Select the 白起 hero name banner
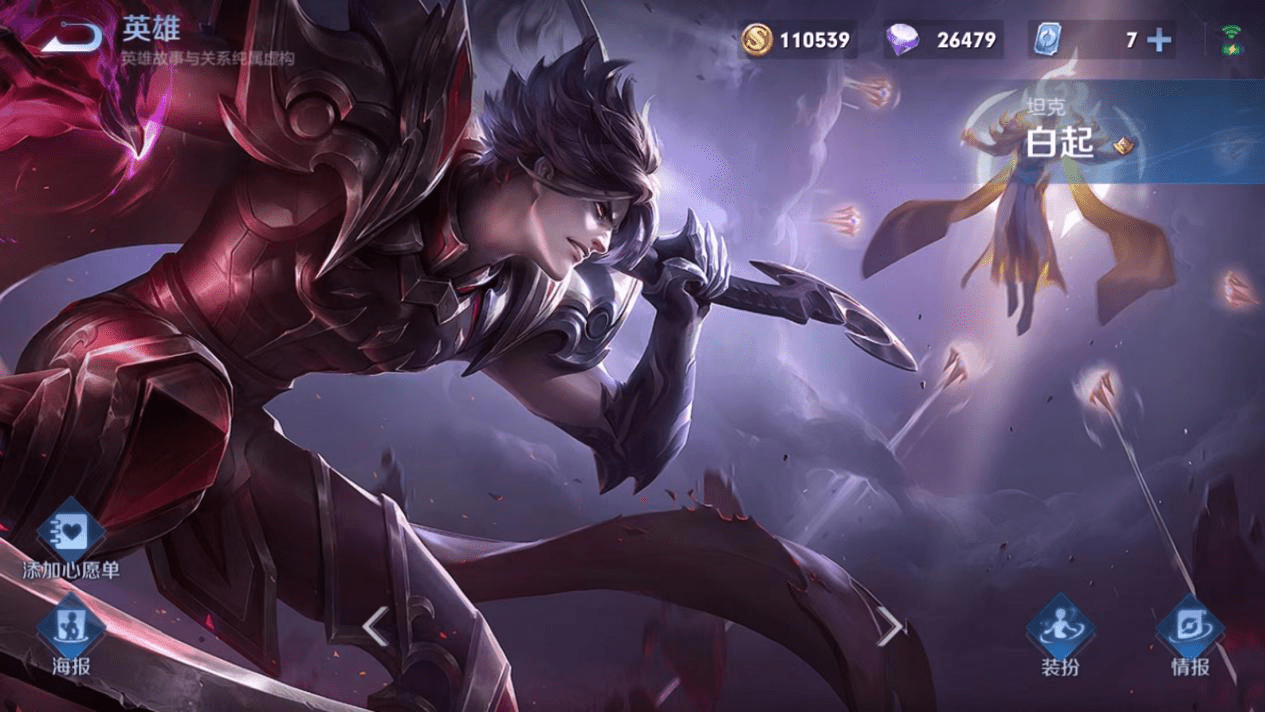 click(x=1060, y=143)
